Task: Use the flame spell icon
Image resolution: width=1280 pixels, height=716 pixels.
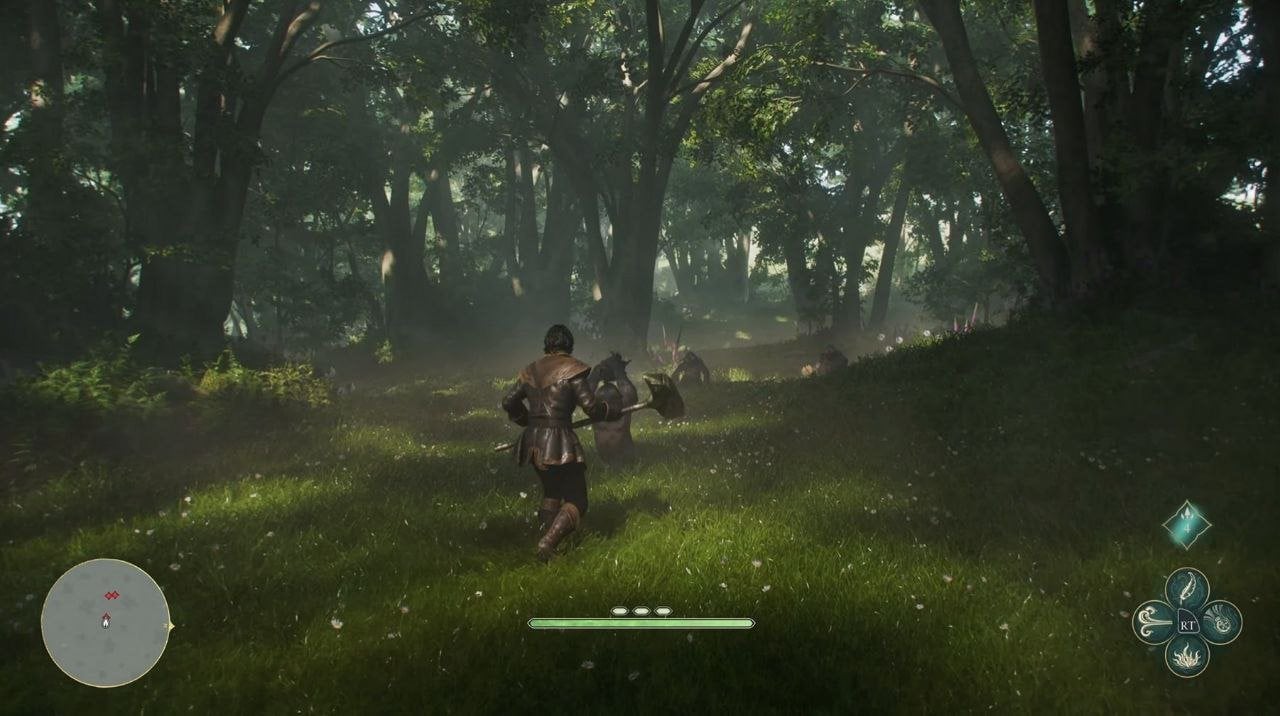Action: (1187, 656)
